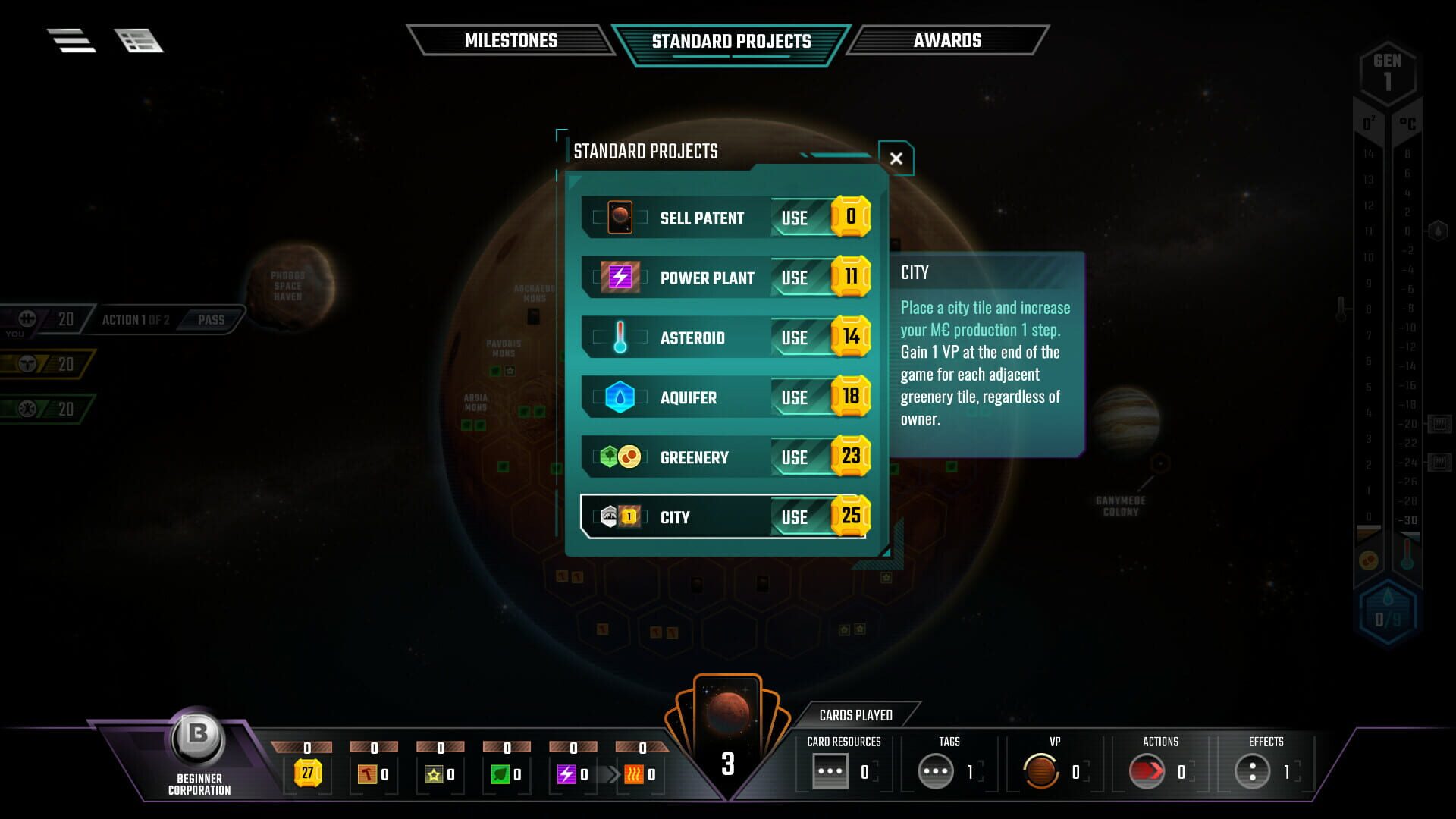Switch to the Milestones tab
The height and width of the screenshot is (819, 1456).
(512, 40)
